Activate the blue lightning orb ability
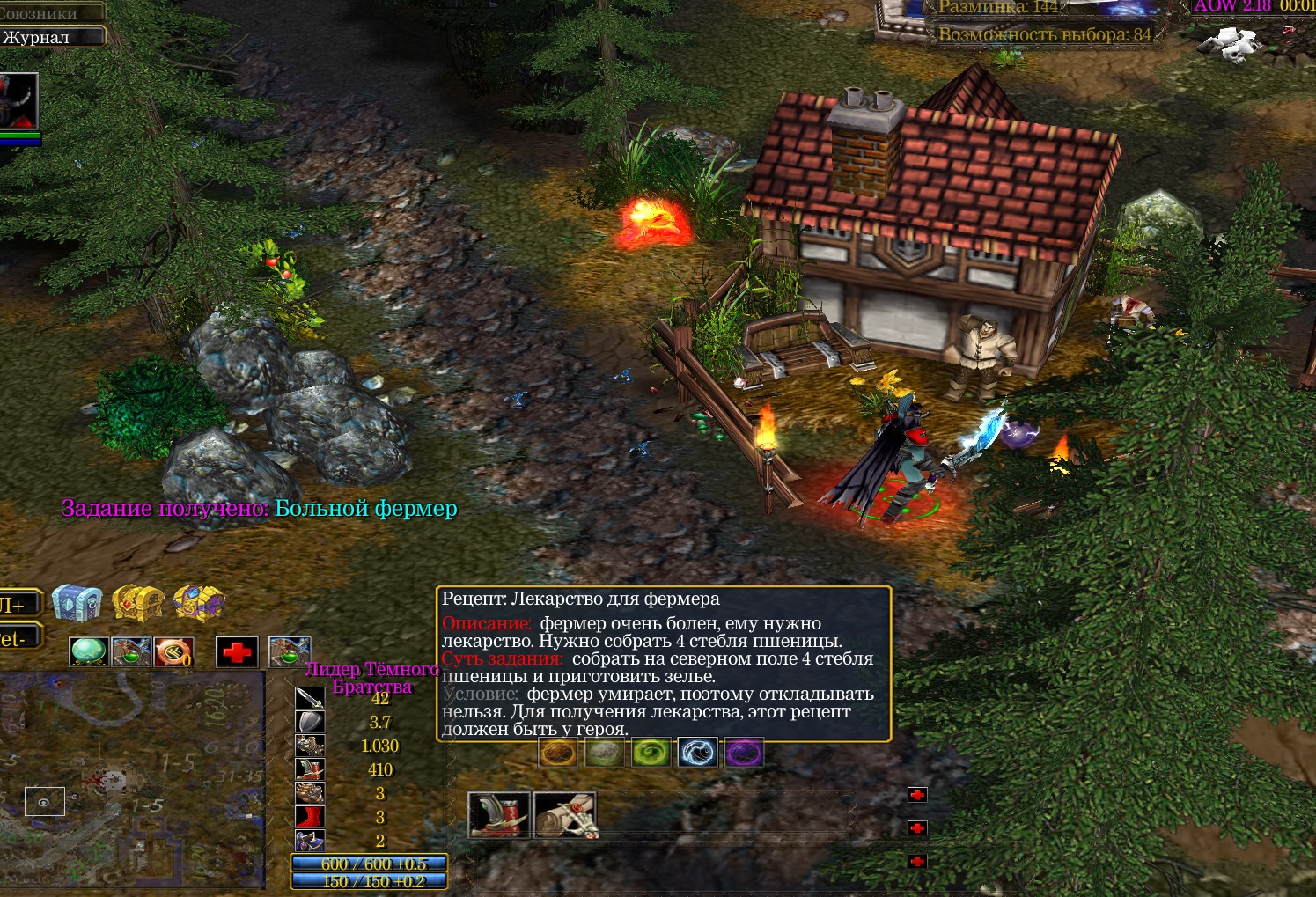1316x897 pixels. click(698, 753)
